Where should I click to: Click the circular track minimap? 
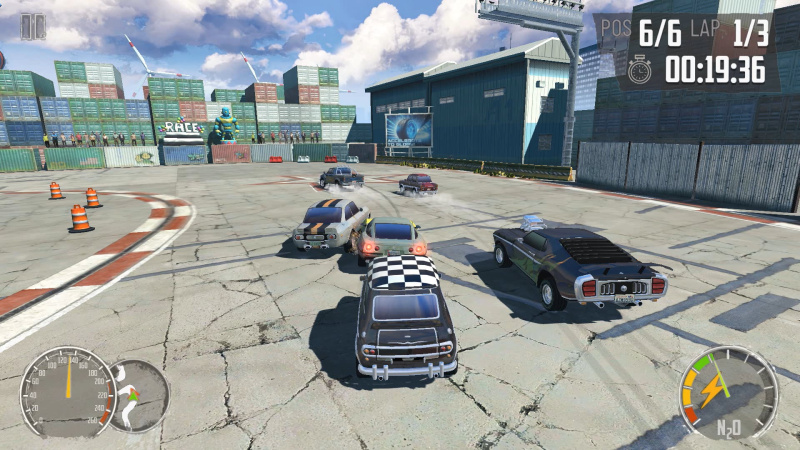point(138,395)
